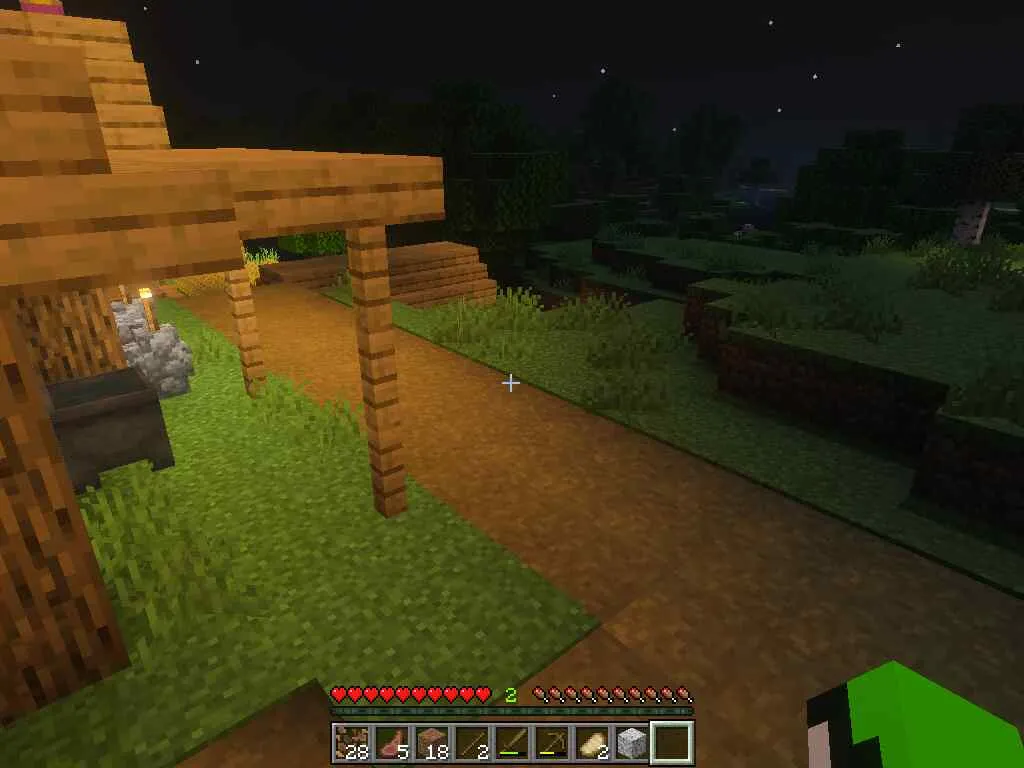Image resolution: width=1024 pixels, height=768 pixels.
Task: Equip the wooden pickaxe from the hotbar
Action: pos(551,743)
